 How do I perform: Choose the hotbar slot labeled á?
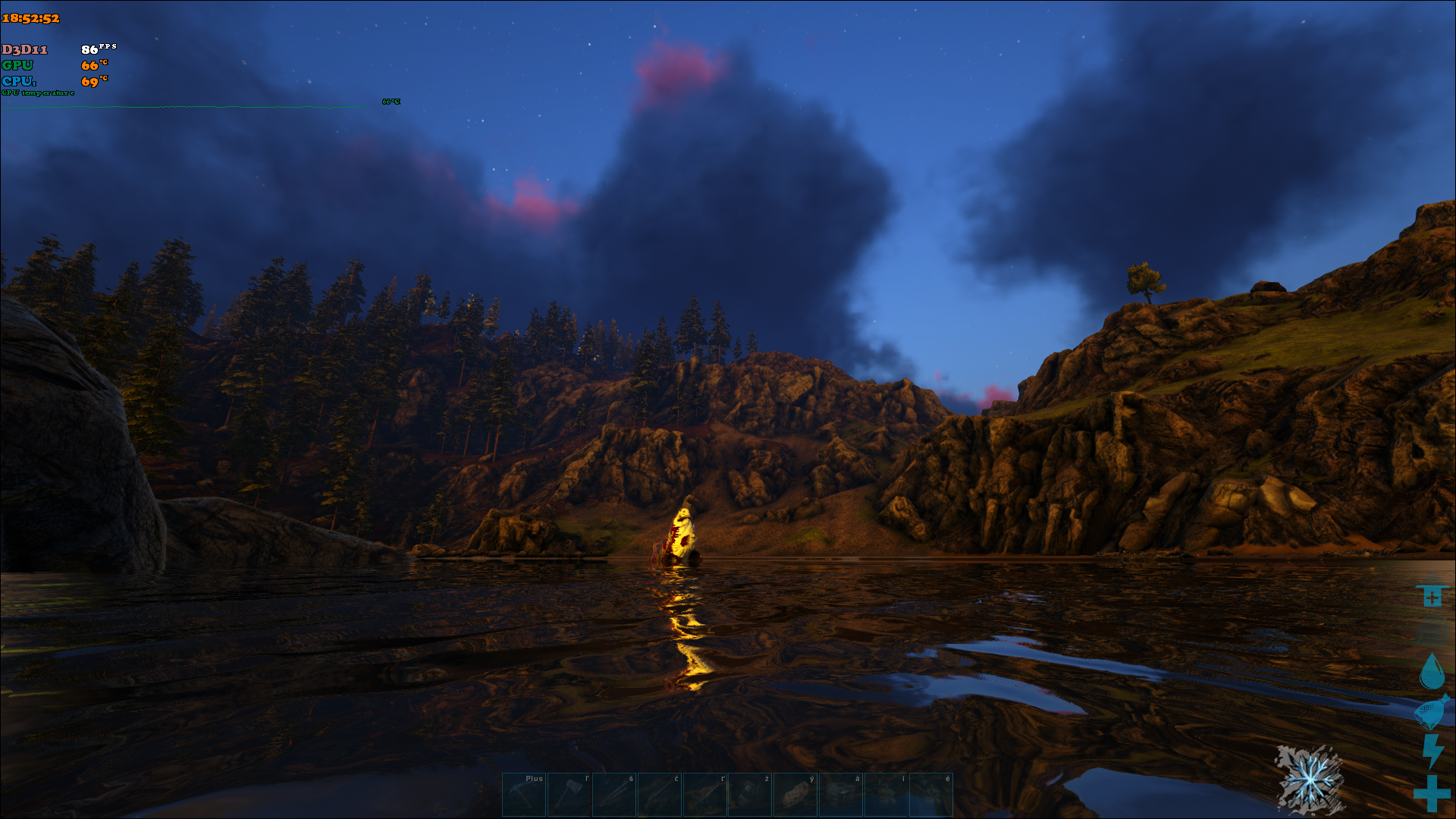841,794
